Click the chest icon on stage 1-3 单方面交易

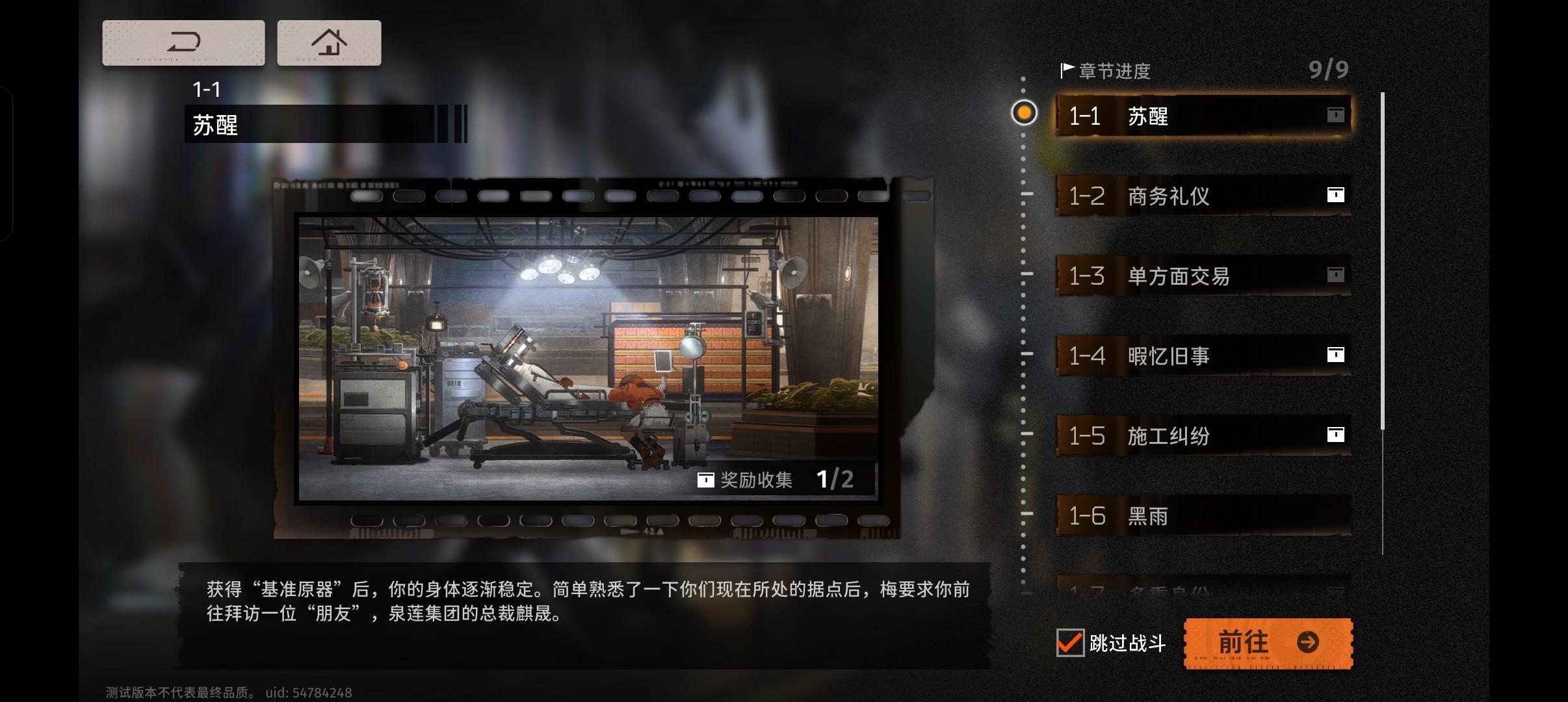[1337, 273]
